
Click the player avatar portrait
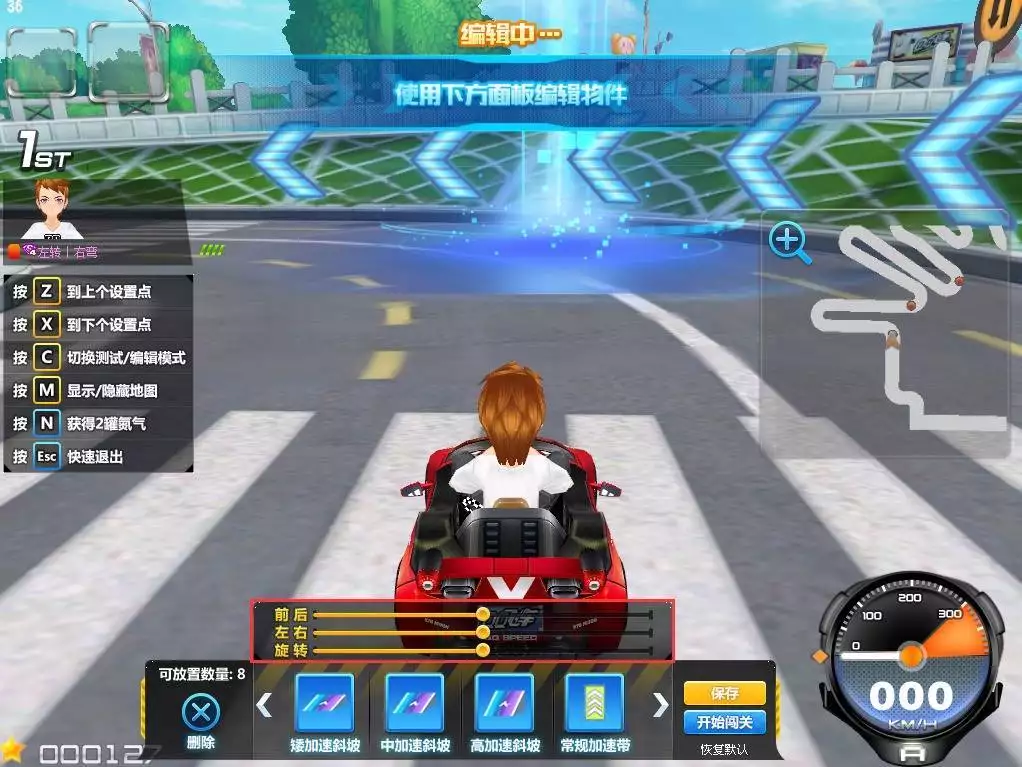[x=51, y=209]
